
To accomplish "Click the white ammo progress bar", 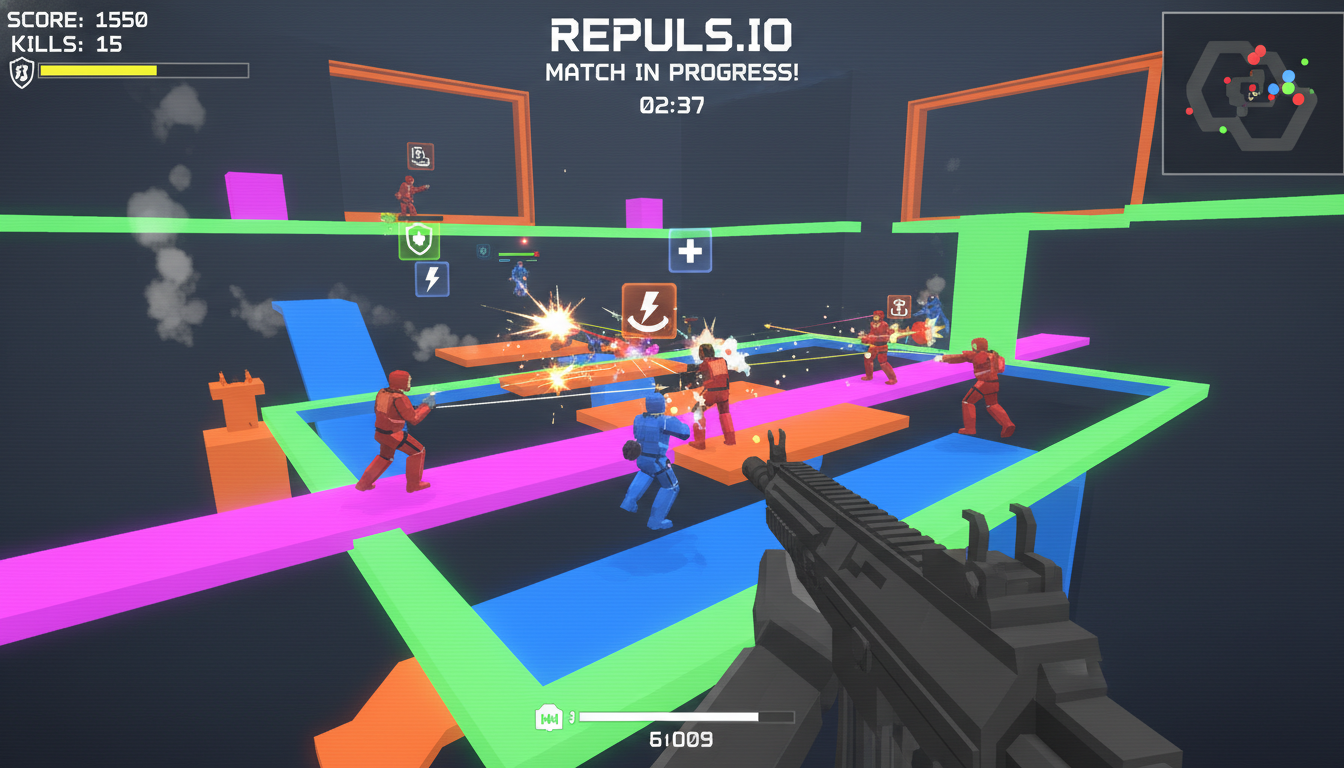I will tap(669, 717).
